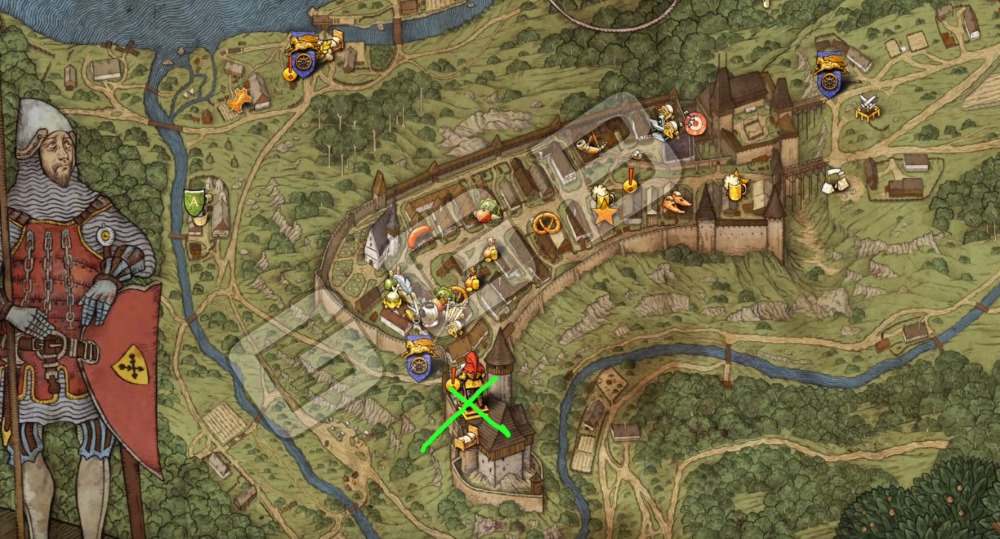Select the wheel shield marker below town wall

[419, 358]
